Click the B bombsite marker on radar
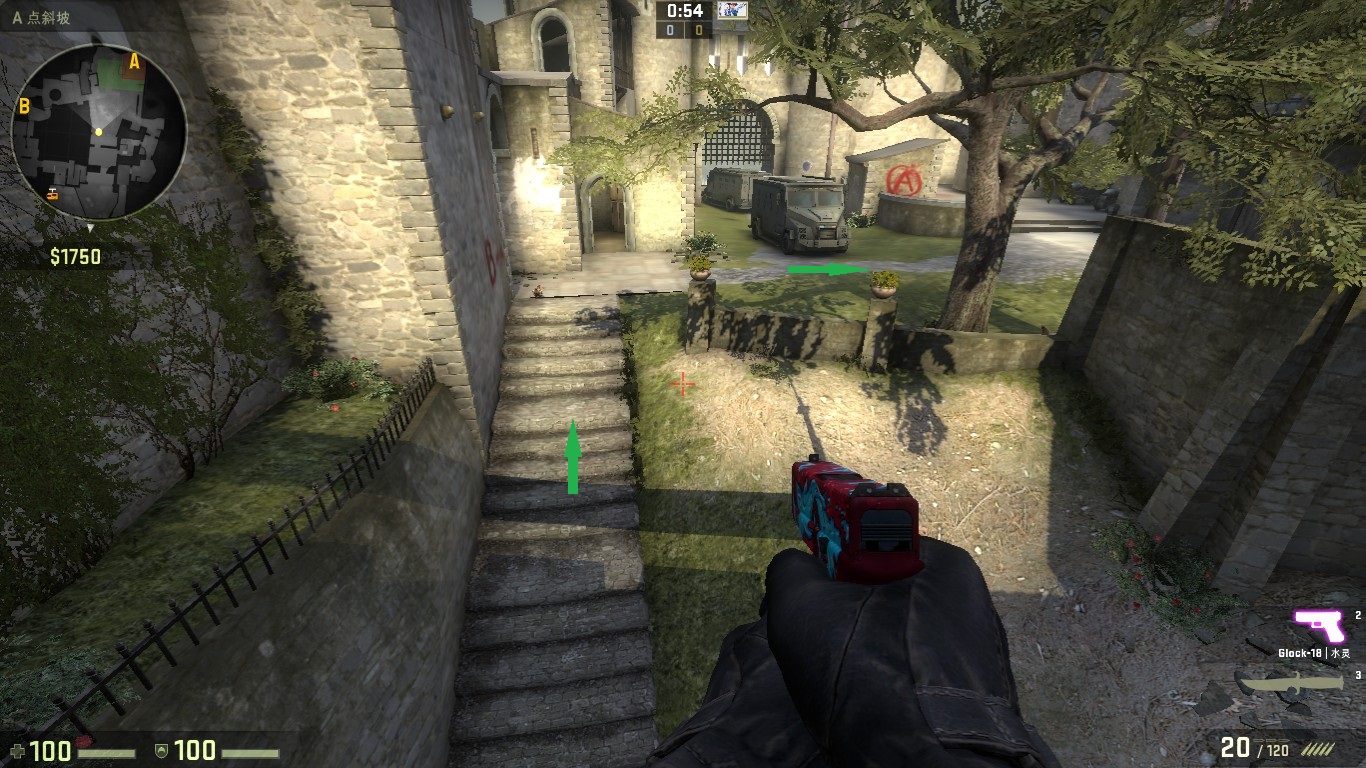Screen dimensions: 1366x768 pyautogui.click(x=23, y=105)
